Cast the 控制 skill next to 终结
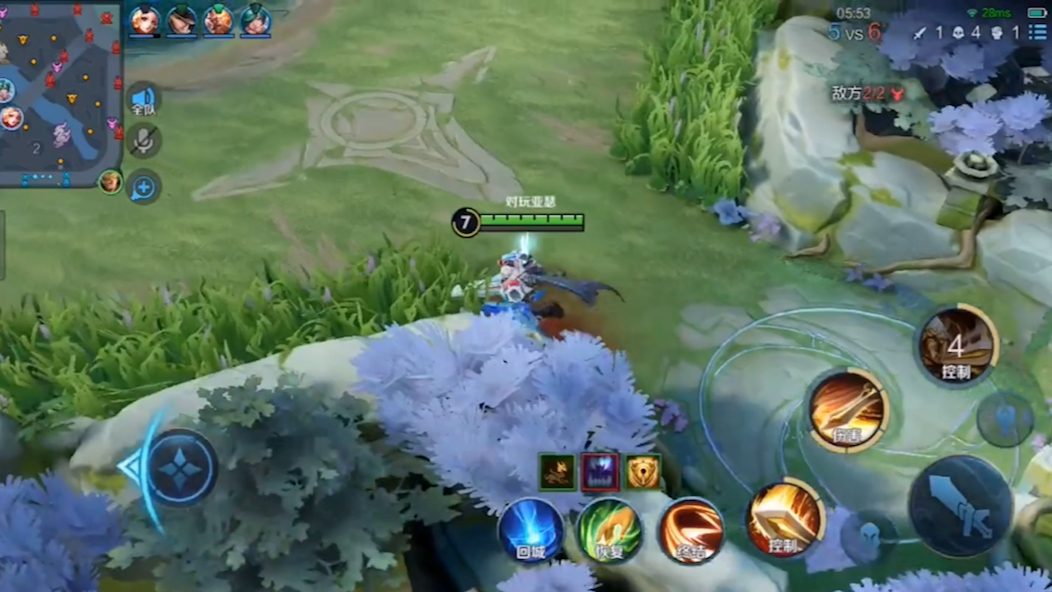The image size is (1052, 592). click(785, 518)
